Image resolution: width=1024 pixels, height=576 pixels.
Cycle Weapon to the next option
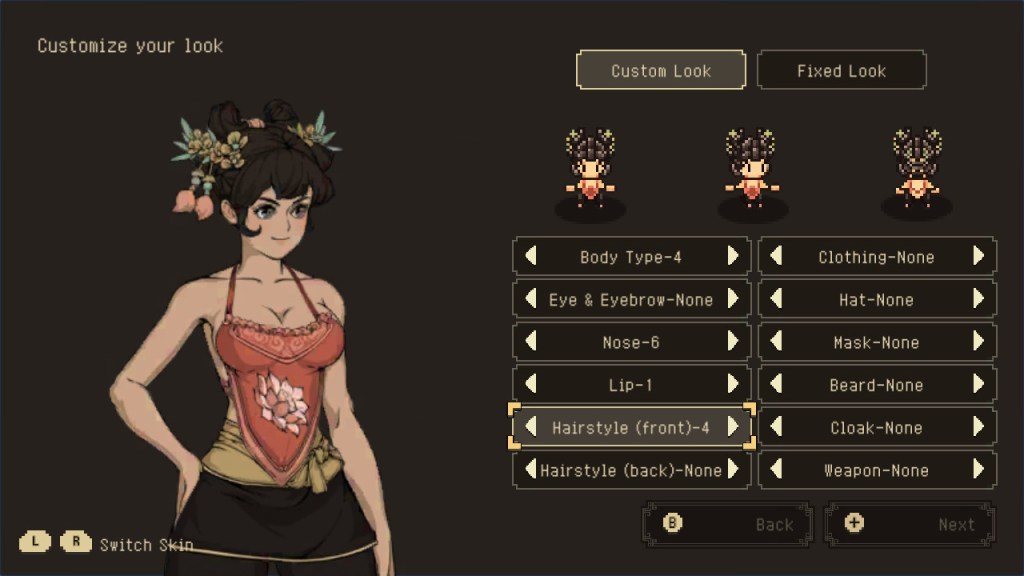pos(978,470)
